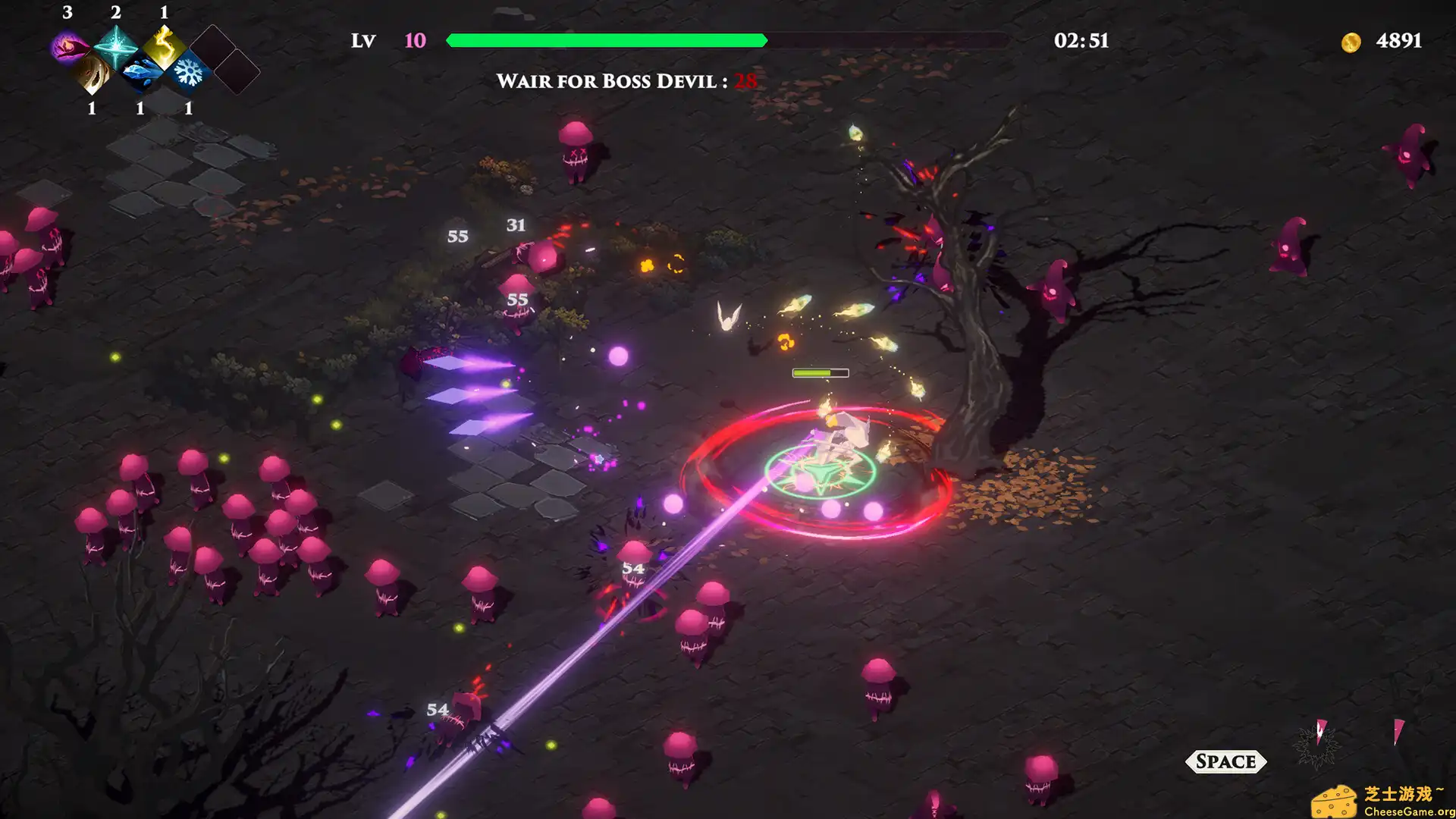Activate the yellow lightning bolt skill
Image resolution: width=1456 pixels, height=819 pixels.
[164, 47]
